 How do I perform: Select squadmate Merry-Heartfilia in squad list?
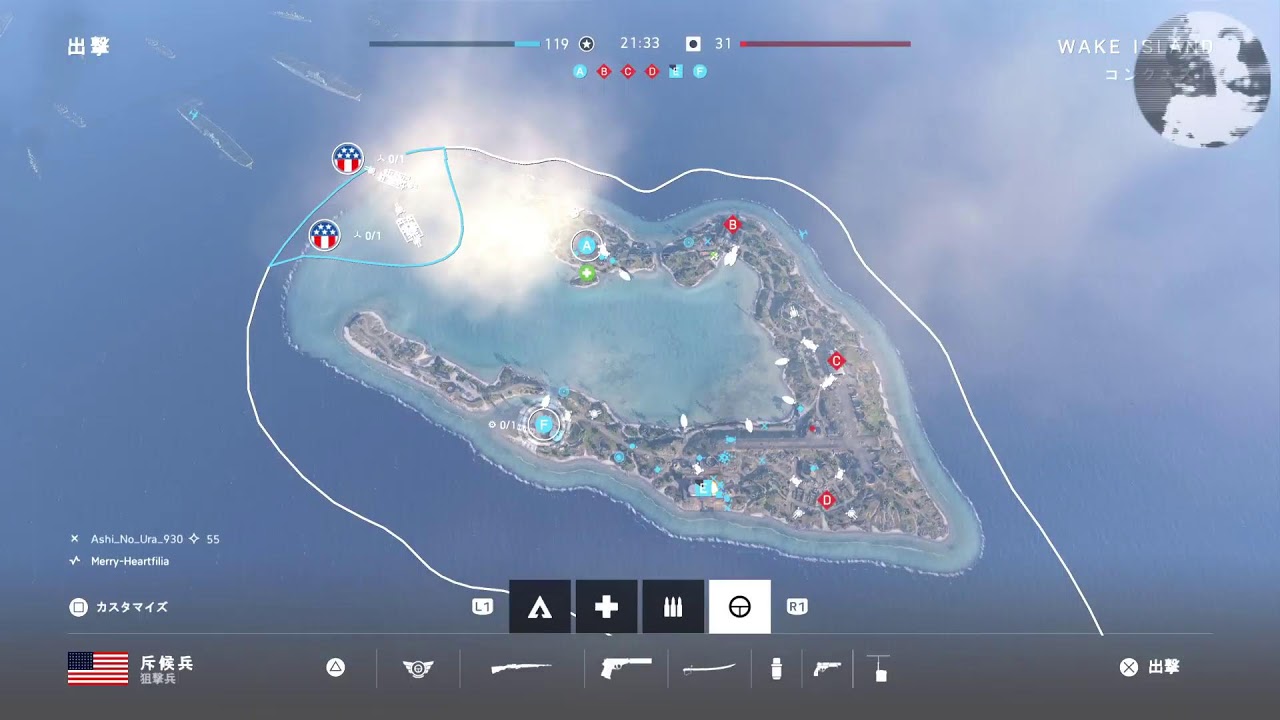pyautogui.click(x=130, y=561)
